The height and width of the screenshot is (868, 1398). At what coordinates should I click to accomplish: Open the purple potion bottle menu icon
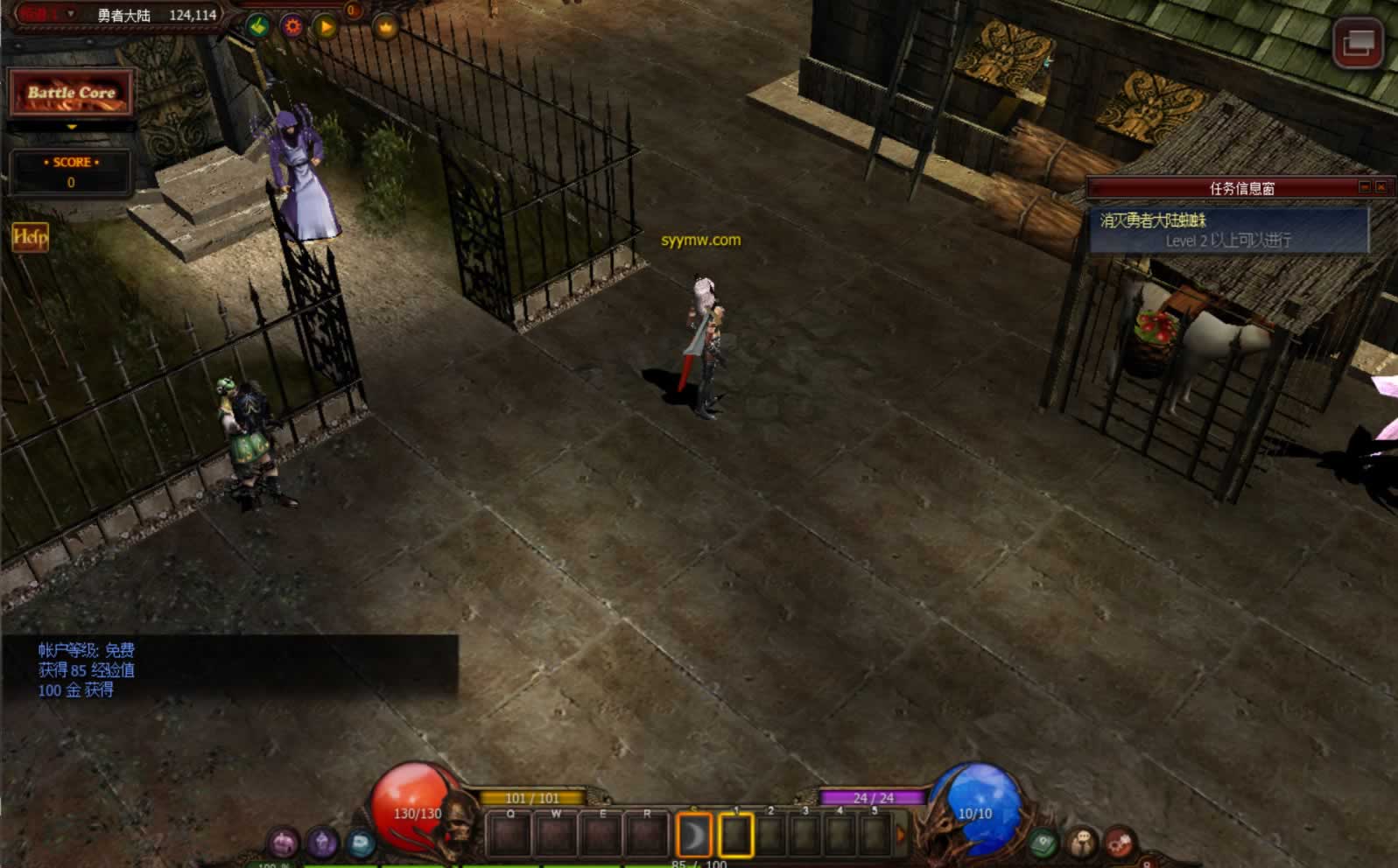[322, 843]
